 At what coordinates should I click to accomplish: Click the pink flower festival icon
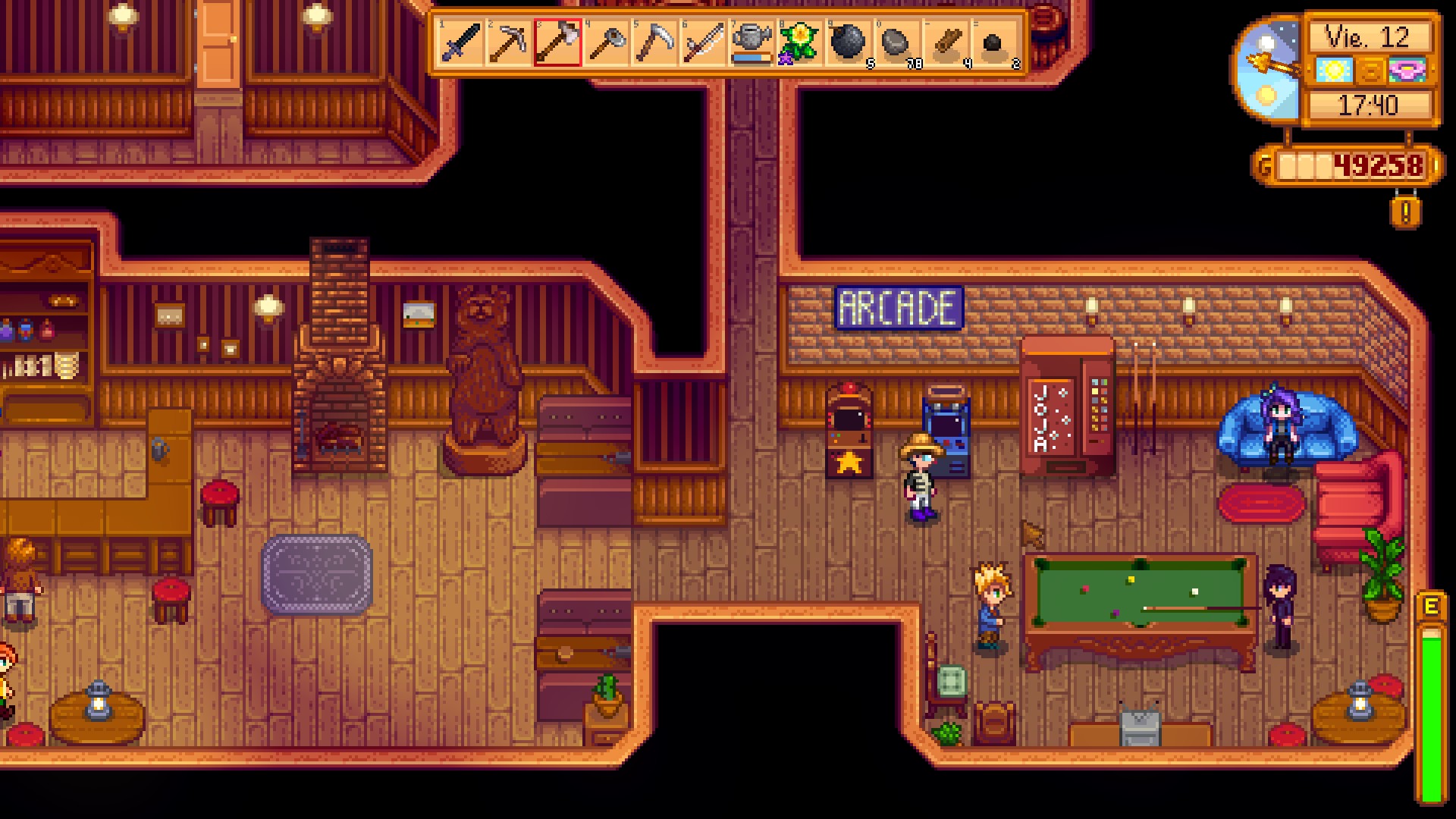[1404, 70]
